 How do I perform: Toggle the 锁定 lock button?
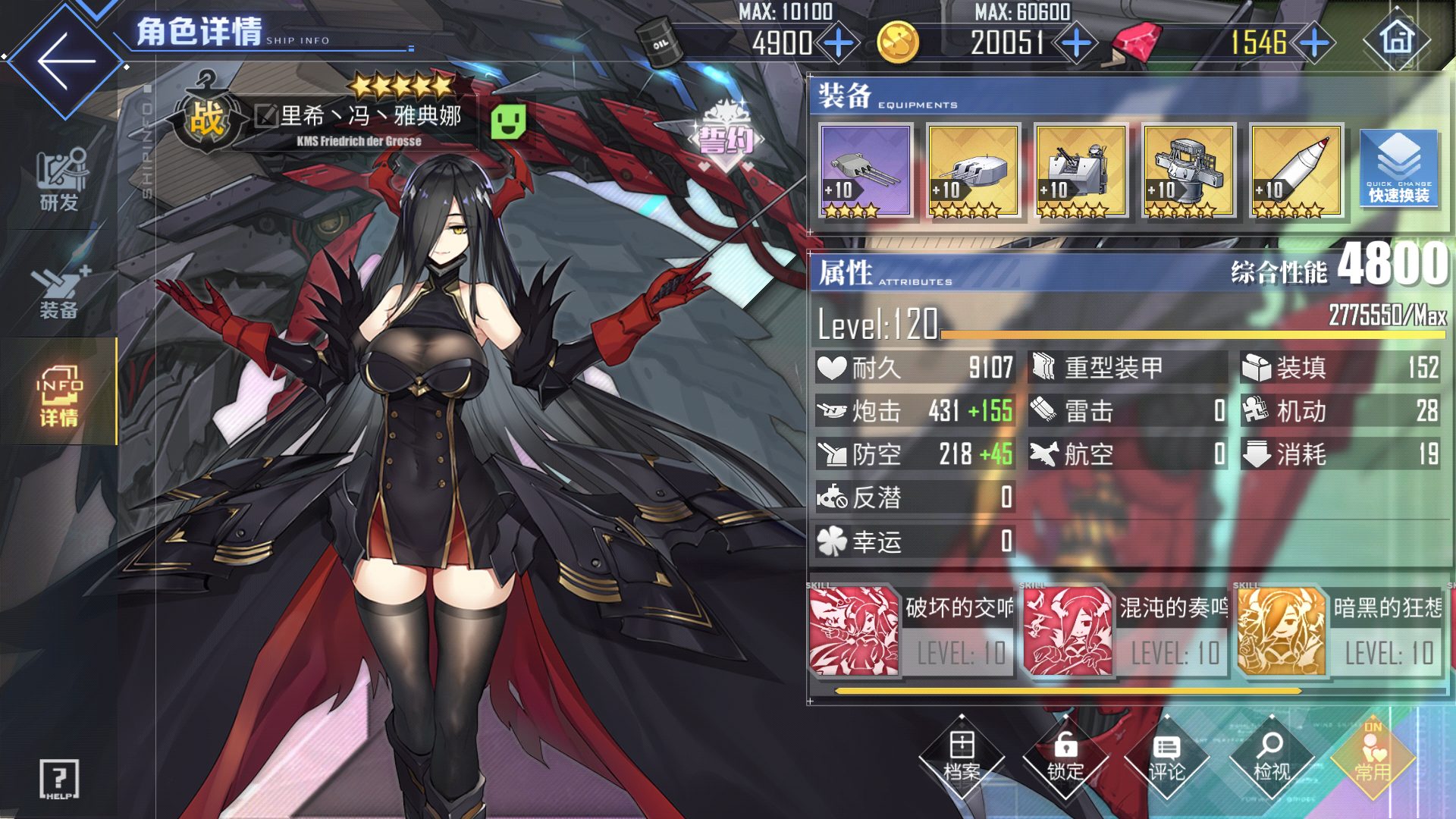pyautogui.click(x=1065, y=757)
